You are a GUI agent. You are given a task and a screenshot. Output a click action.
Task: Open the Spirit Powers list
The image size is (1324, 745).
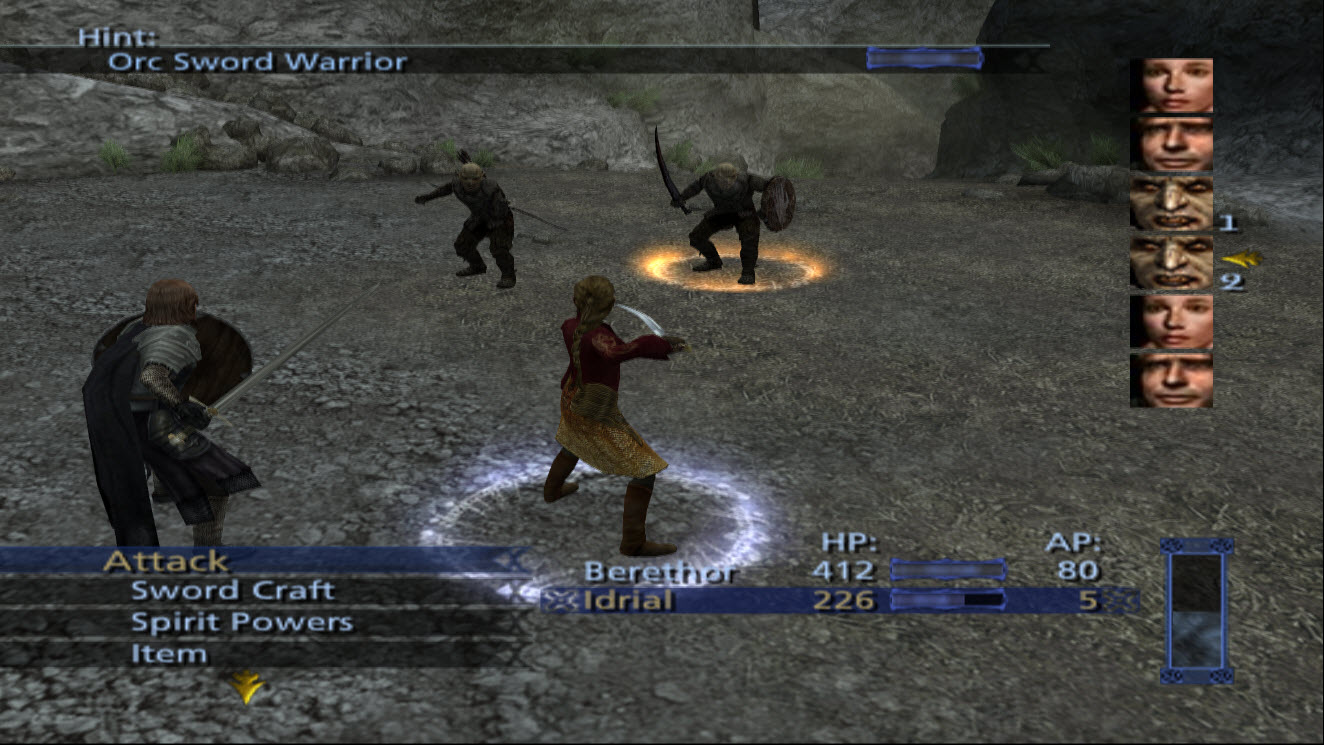tap(242, 622)
